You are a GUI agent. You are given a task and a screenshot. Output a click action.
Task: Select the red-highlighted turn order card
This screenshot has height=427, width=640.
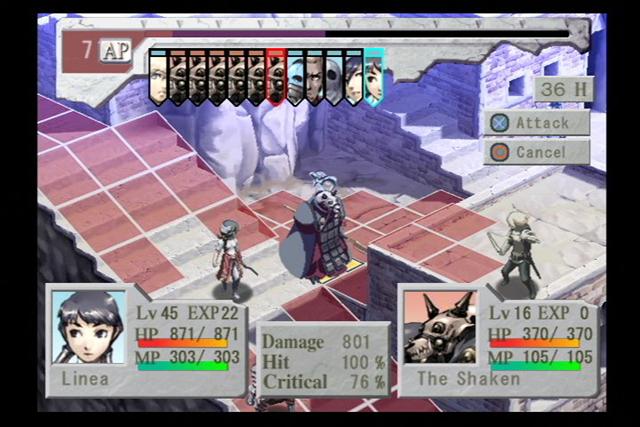click(276, 77)
